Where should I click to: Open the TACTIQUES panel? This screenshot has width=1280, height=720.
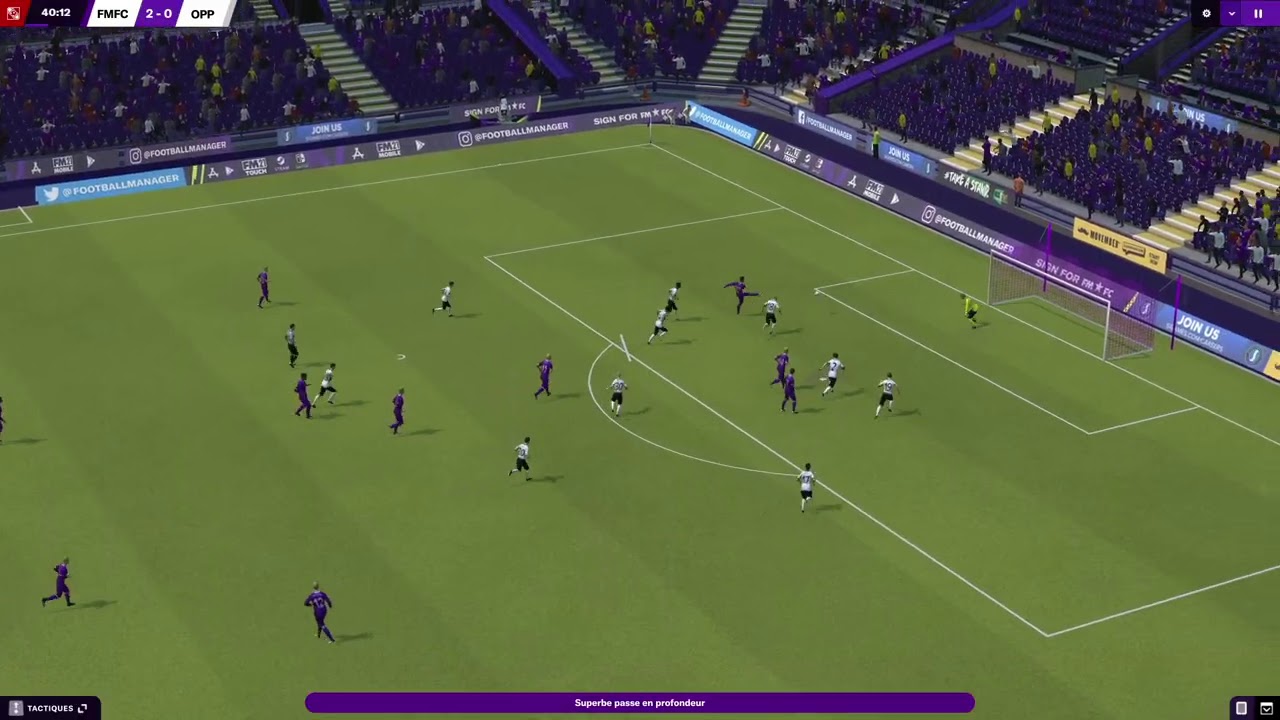click(50, 707)
